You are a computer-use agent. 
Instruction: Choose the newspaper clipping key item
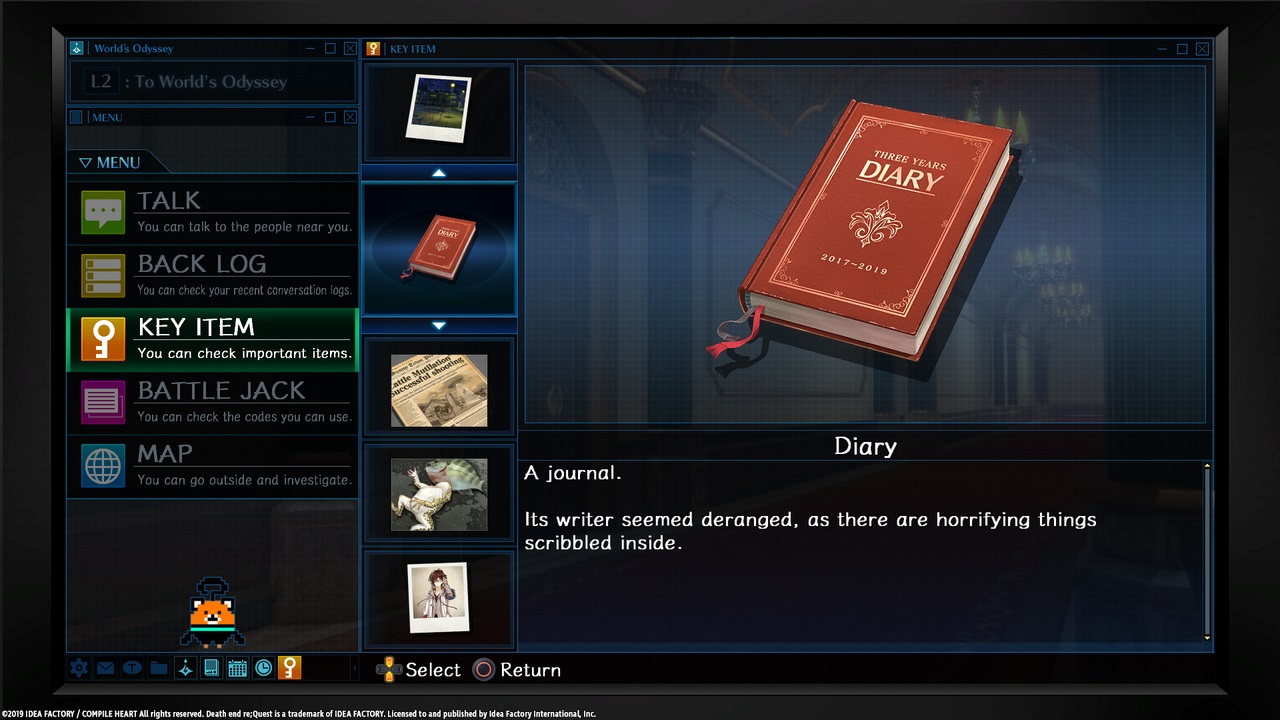tap(439, 390)
